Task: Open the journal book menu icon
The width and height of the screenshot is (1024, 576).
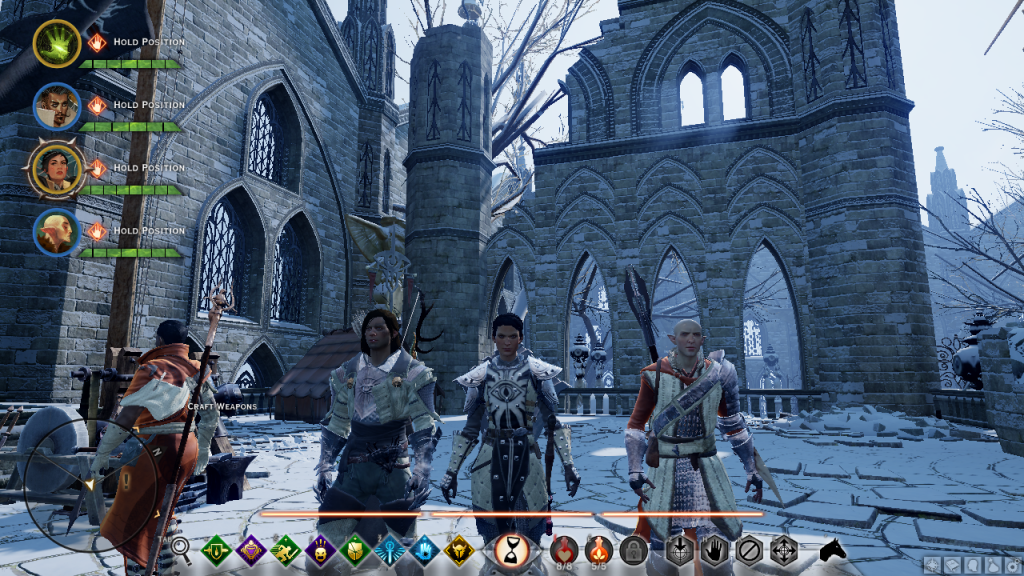Action: point(953,566)
